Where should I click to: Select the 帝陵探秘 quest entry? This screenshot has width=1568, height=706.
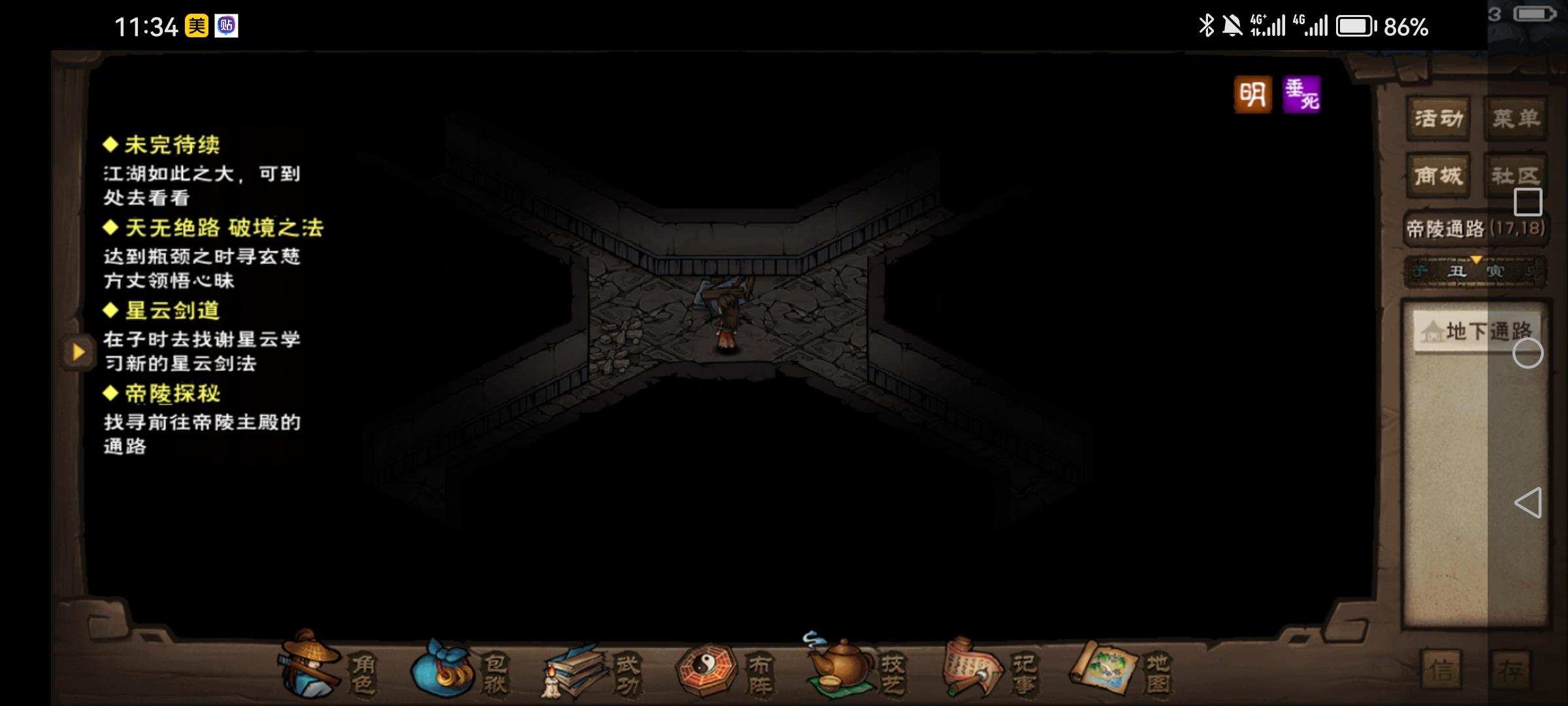(x=172, y=394)
